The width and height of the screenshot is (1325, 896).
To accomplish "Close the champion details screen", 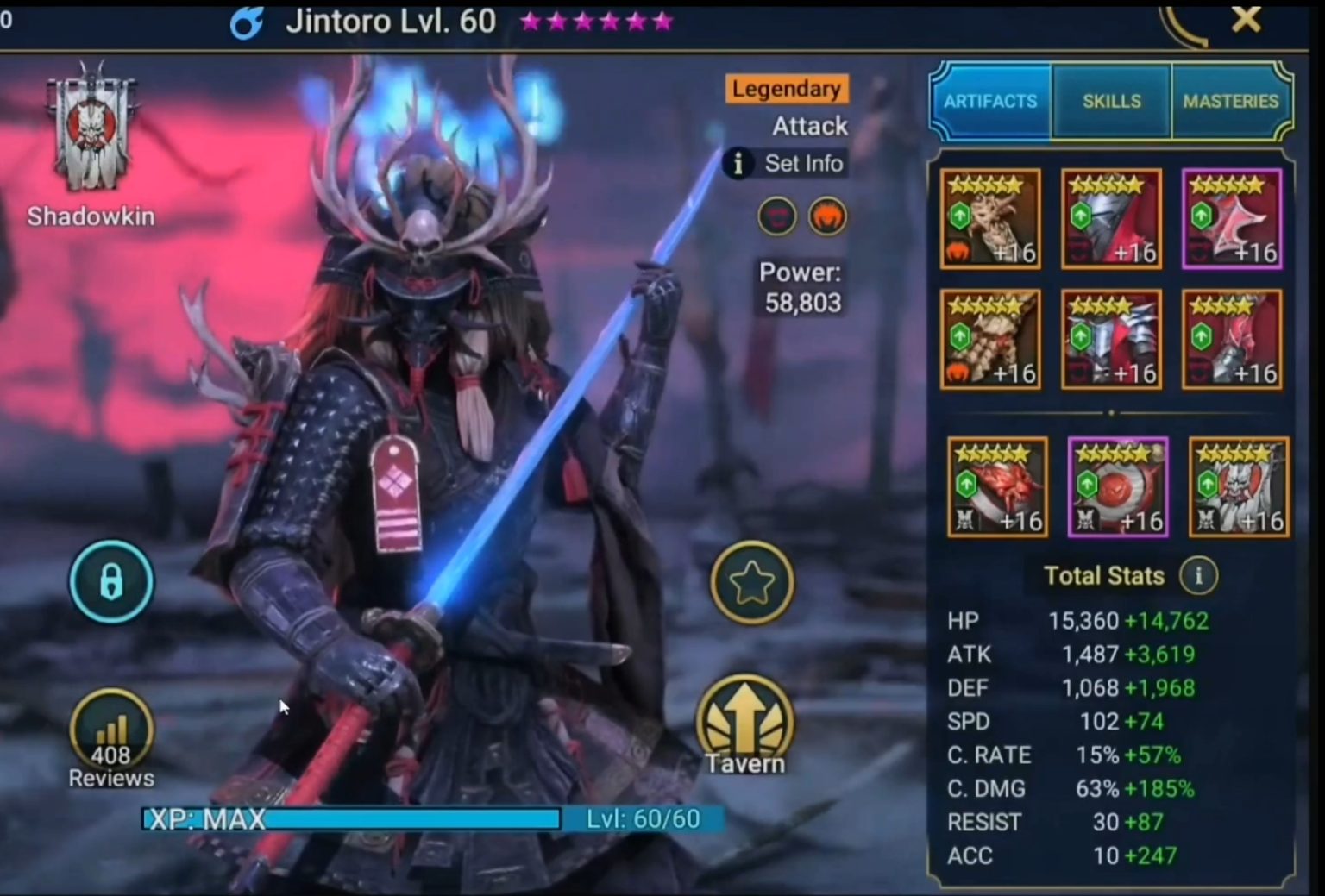I will point(1246,21).
